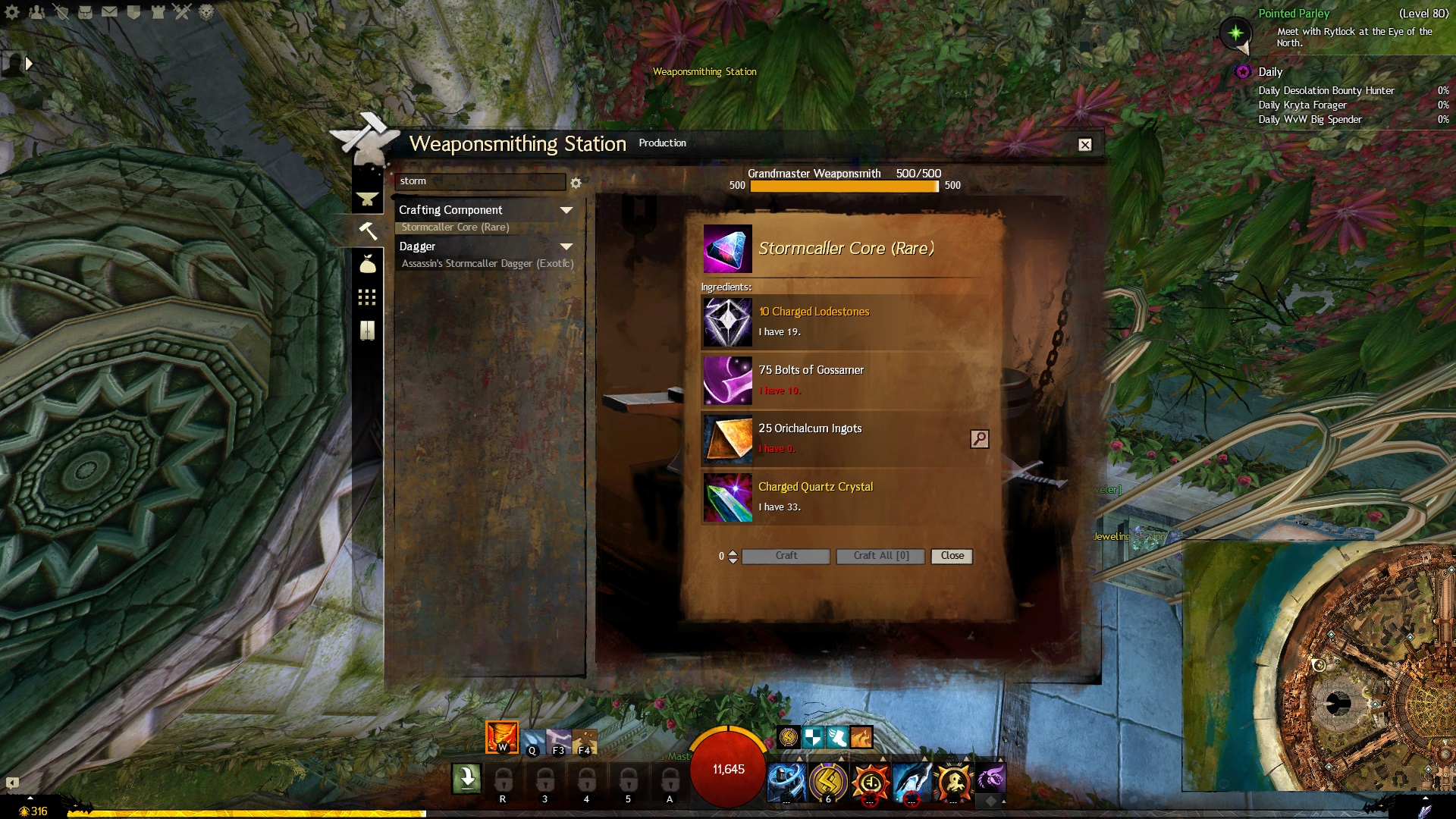The image size is (1456, 819).
Task: Click the Craft All button
Action: coord(880,556)
